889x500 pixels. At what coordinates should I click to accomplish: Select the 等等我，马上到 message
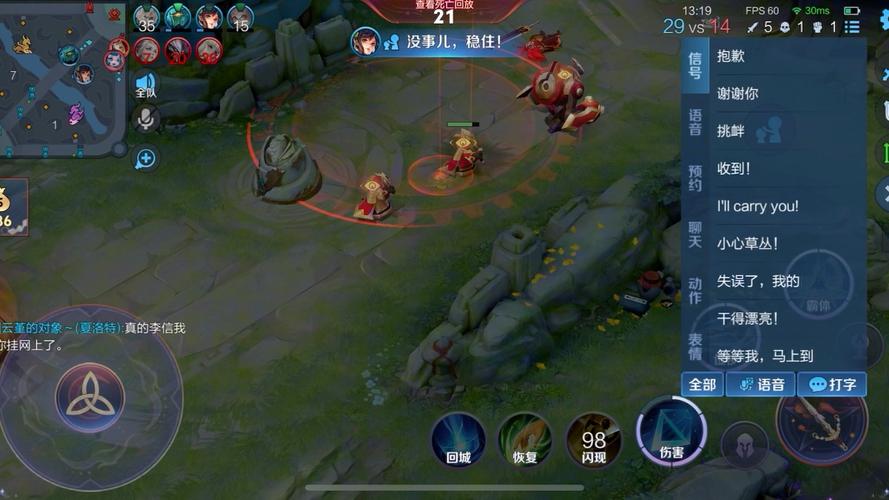765,355
